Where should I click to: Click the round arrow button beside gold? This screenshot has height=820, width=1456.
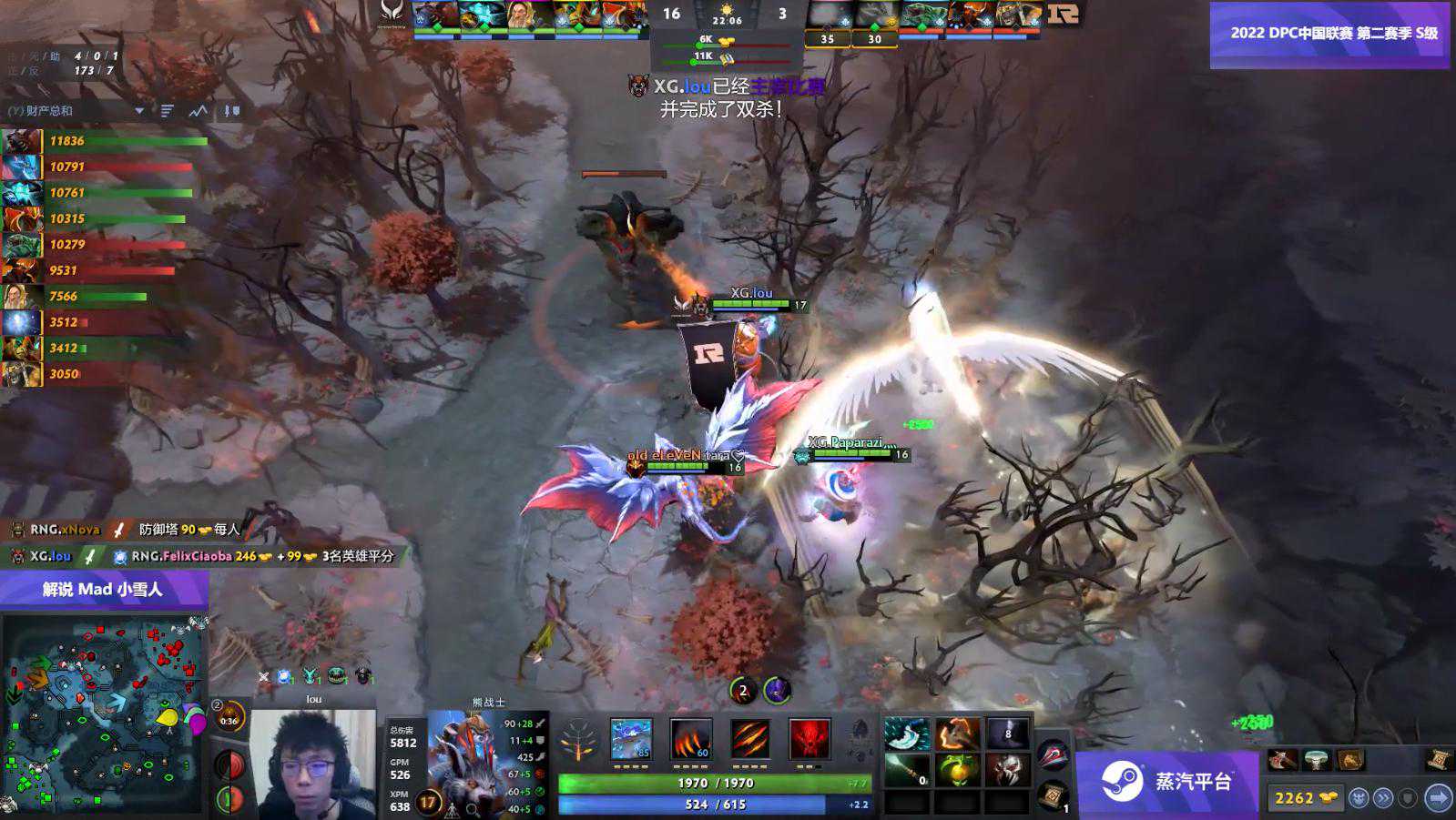coord(1438,798)
